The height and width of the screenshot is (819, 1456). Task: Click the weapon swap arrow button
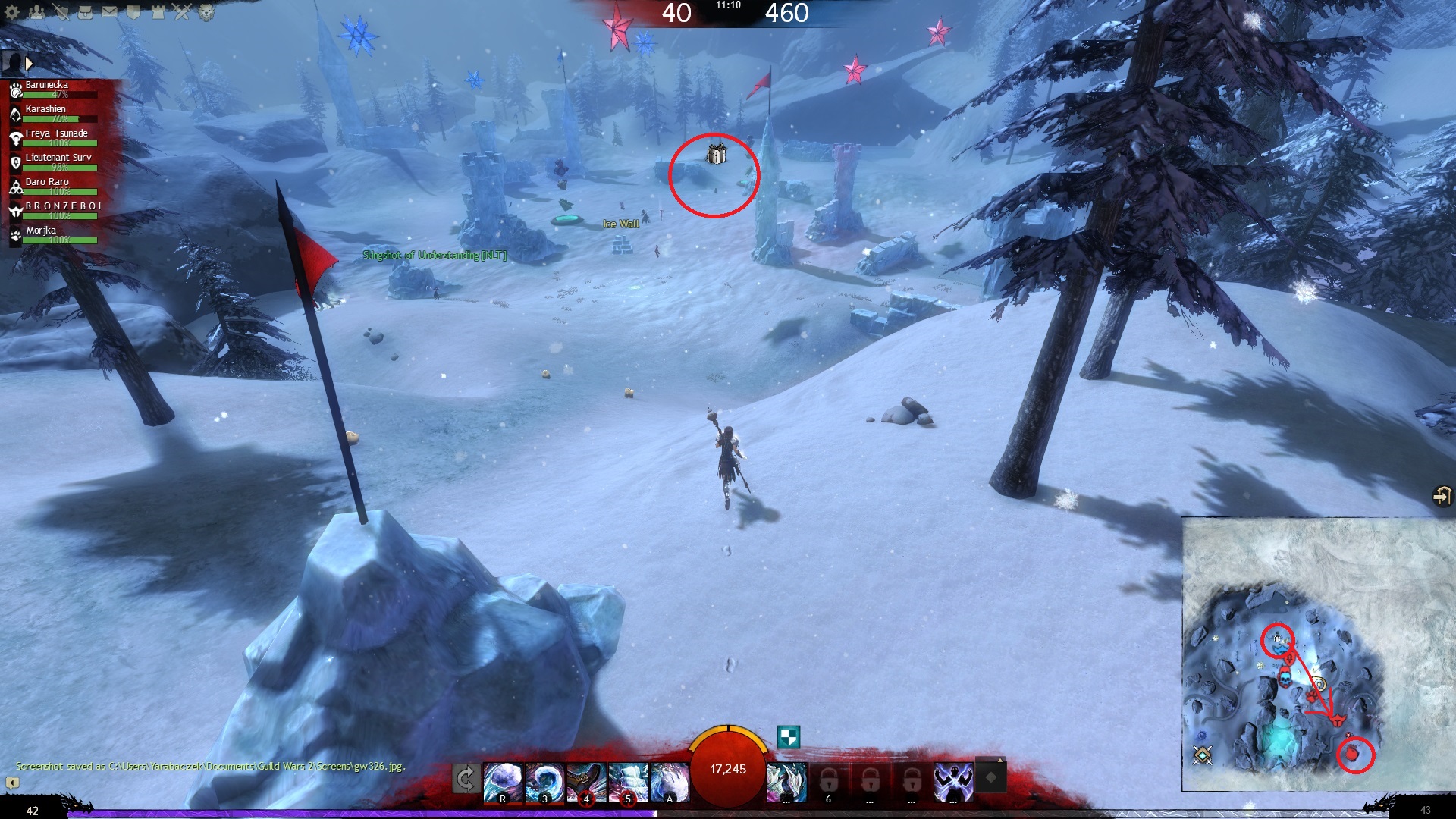tap(466, 779)
